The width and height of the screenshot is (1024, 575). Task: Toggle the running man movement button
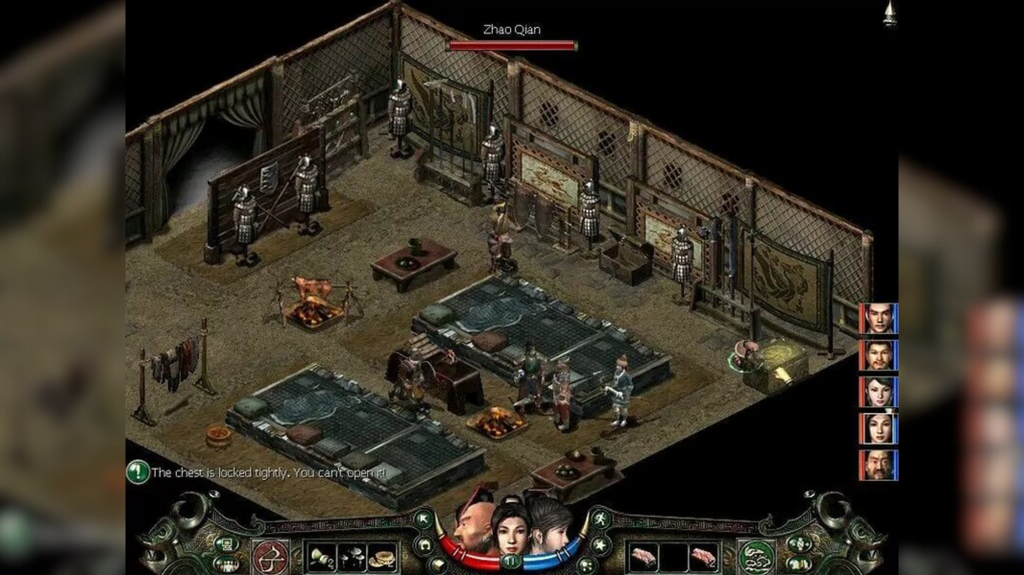pyautogui.click(x=599, y=517)
